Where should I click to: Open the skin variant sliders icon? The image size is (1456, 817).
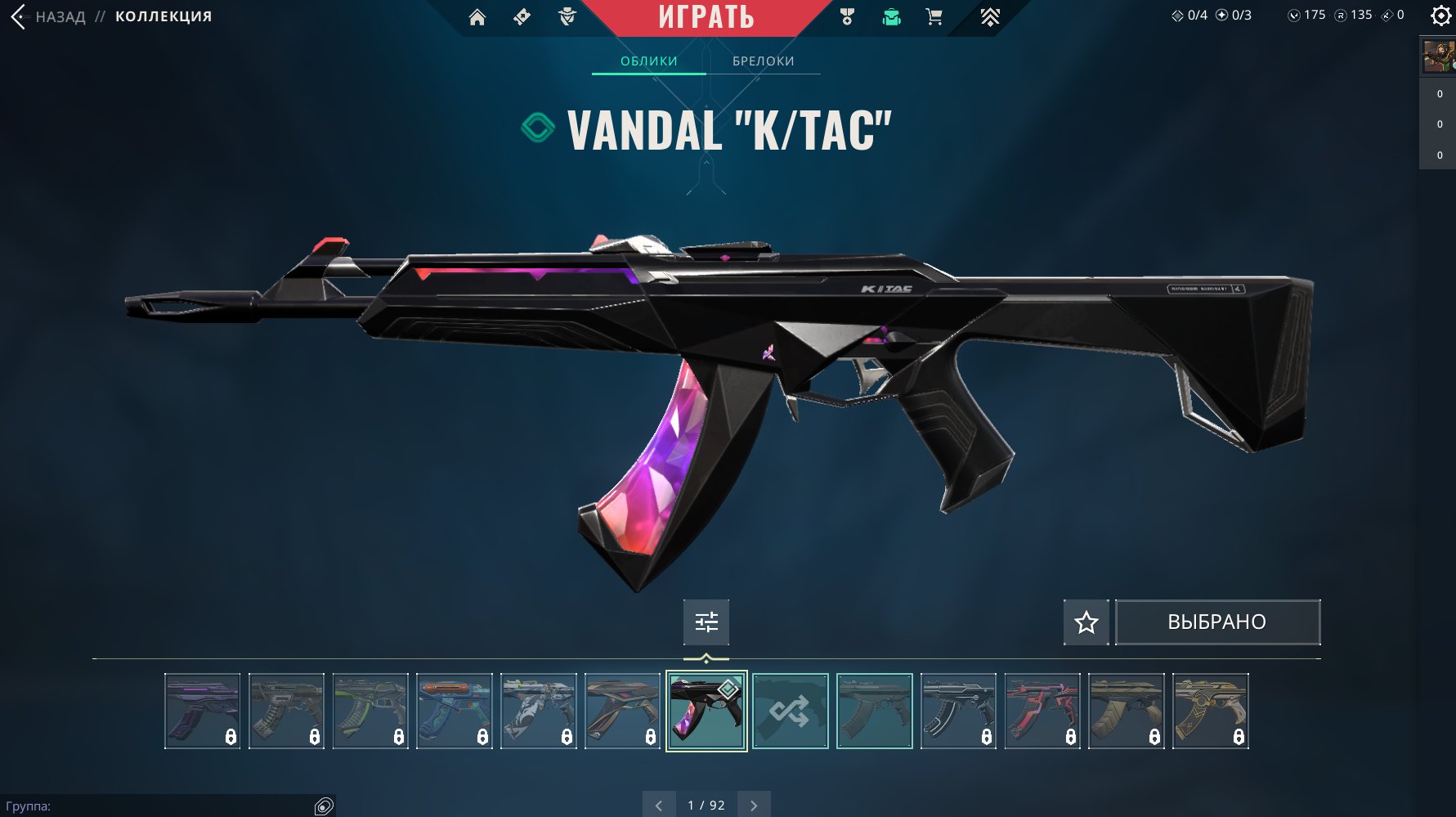click(705, 622)
